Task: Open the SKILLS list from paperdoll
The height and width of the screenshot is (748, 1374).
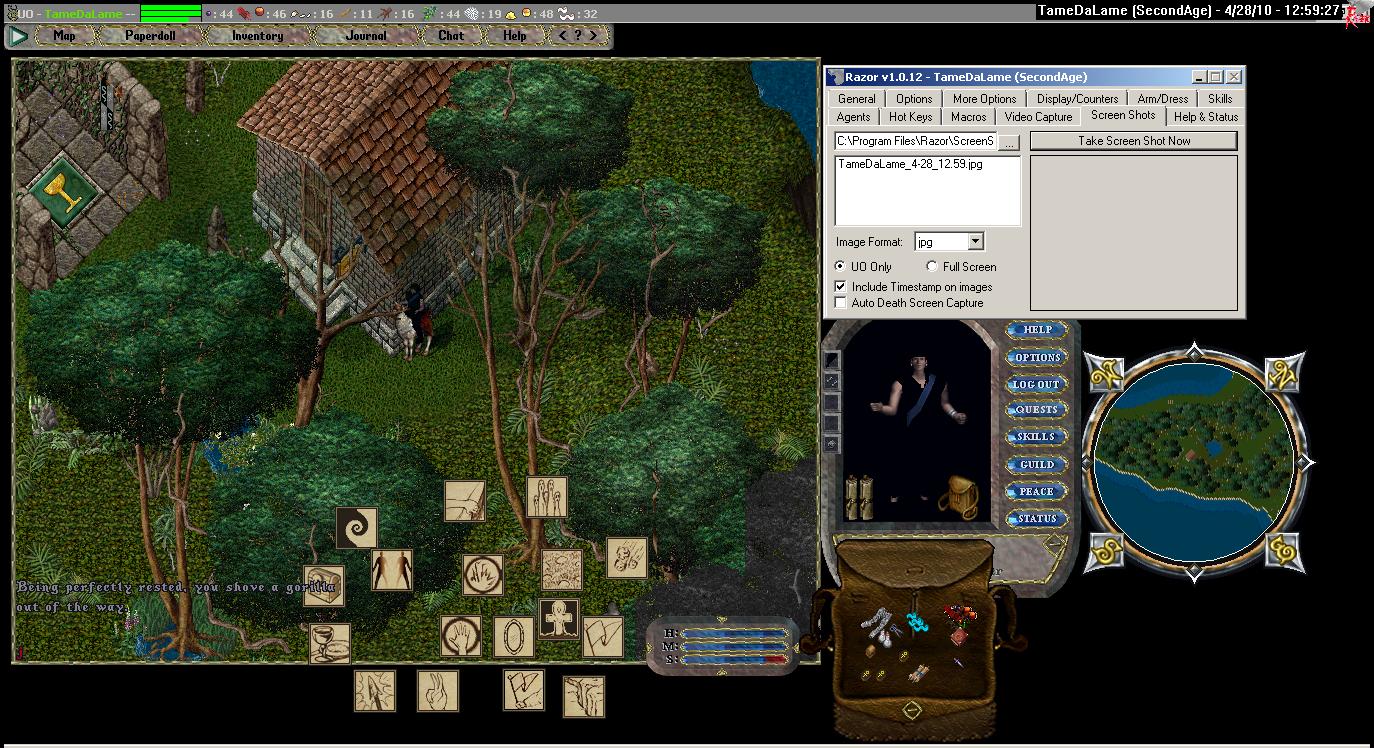Action: coord(1037,437)
